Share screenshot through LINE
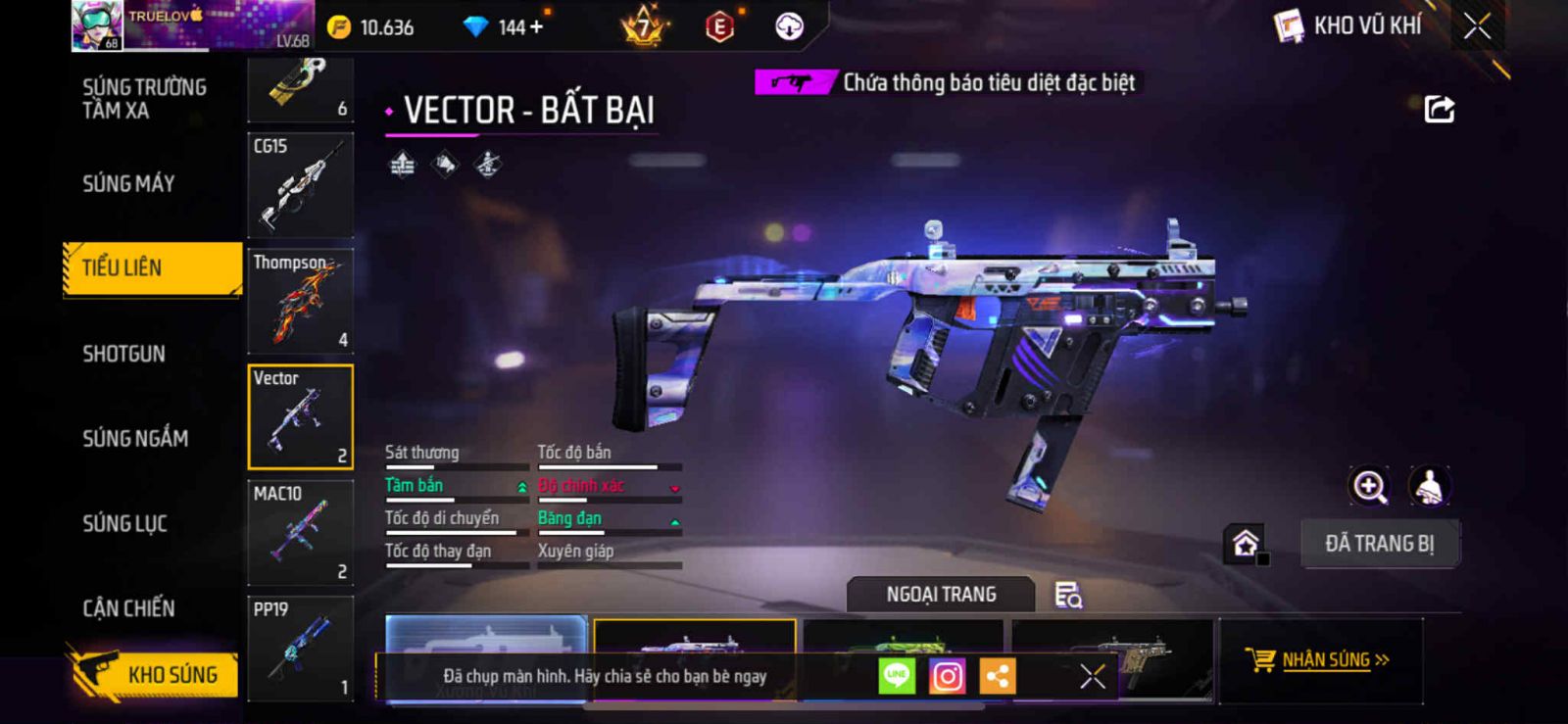Viewport: 1568px width, 724px height. (x=896, y=676)
